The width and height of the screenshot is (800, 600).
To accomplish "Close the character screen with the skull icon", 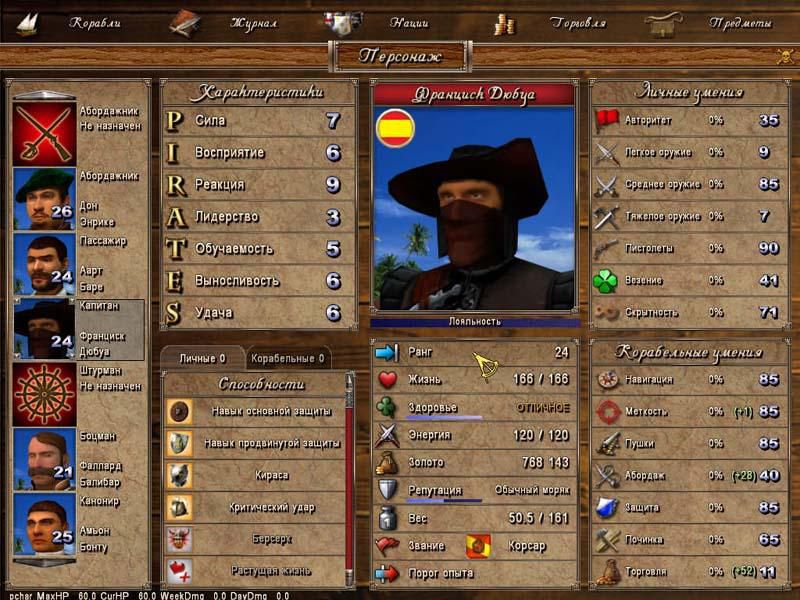I will (784, 57).
